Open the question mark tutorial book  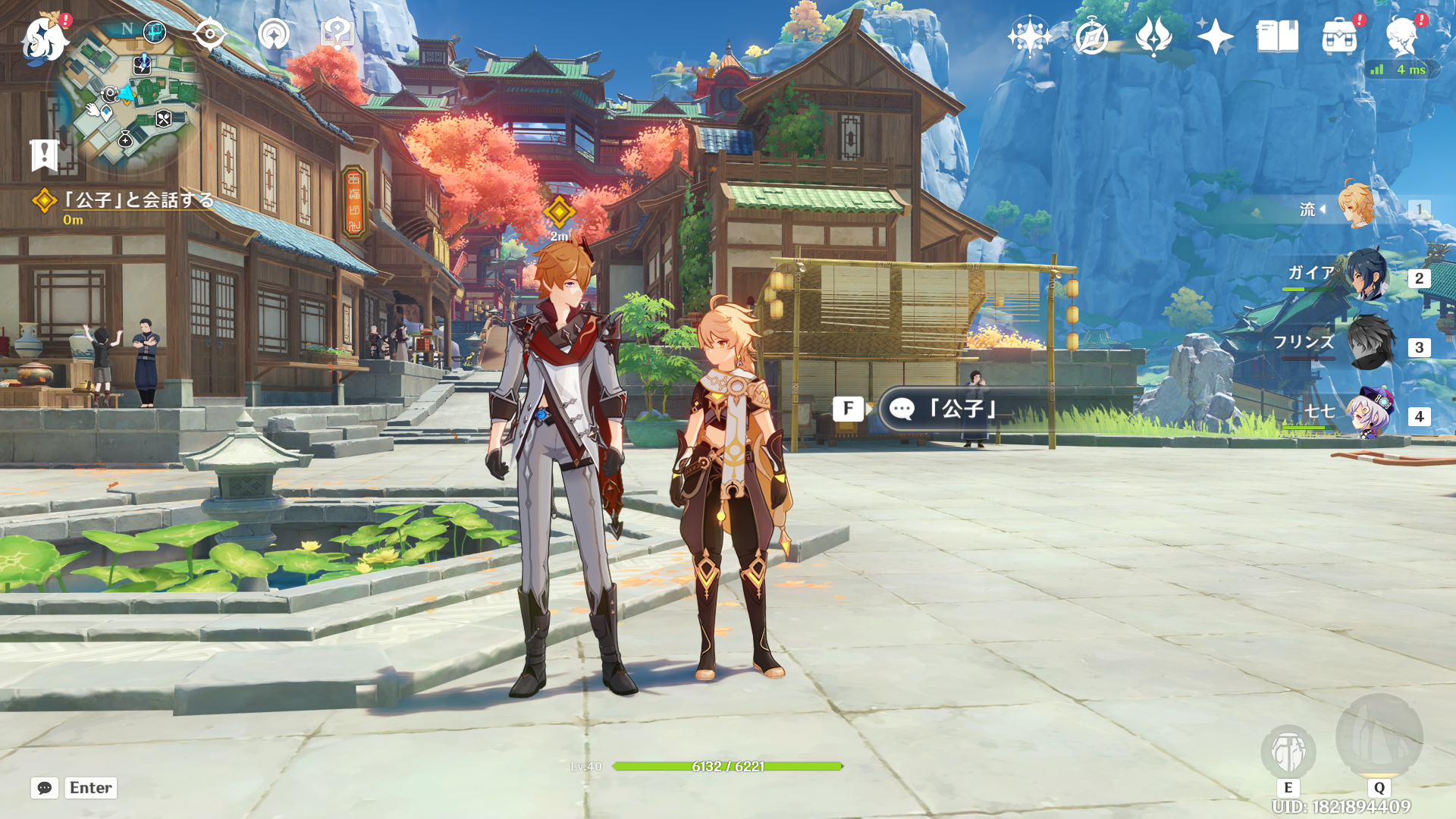(337, 34)
